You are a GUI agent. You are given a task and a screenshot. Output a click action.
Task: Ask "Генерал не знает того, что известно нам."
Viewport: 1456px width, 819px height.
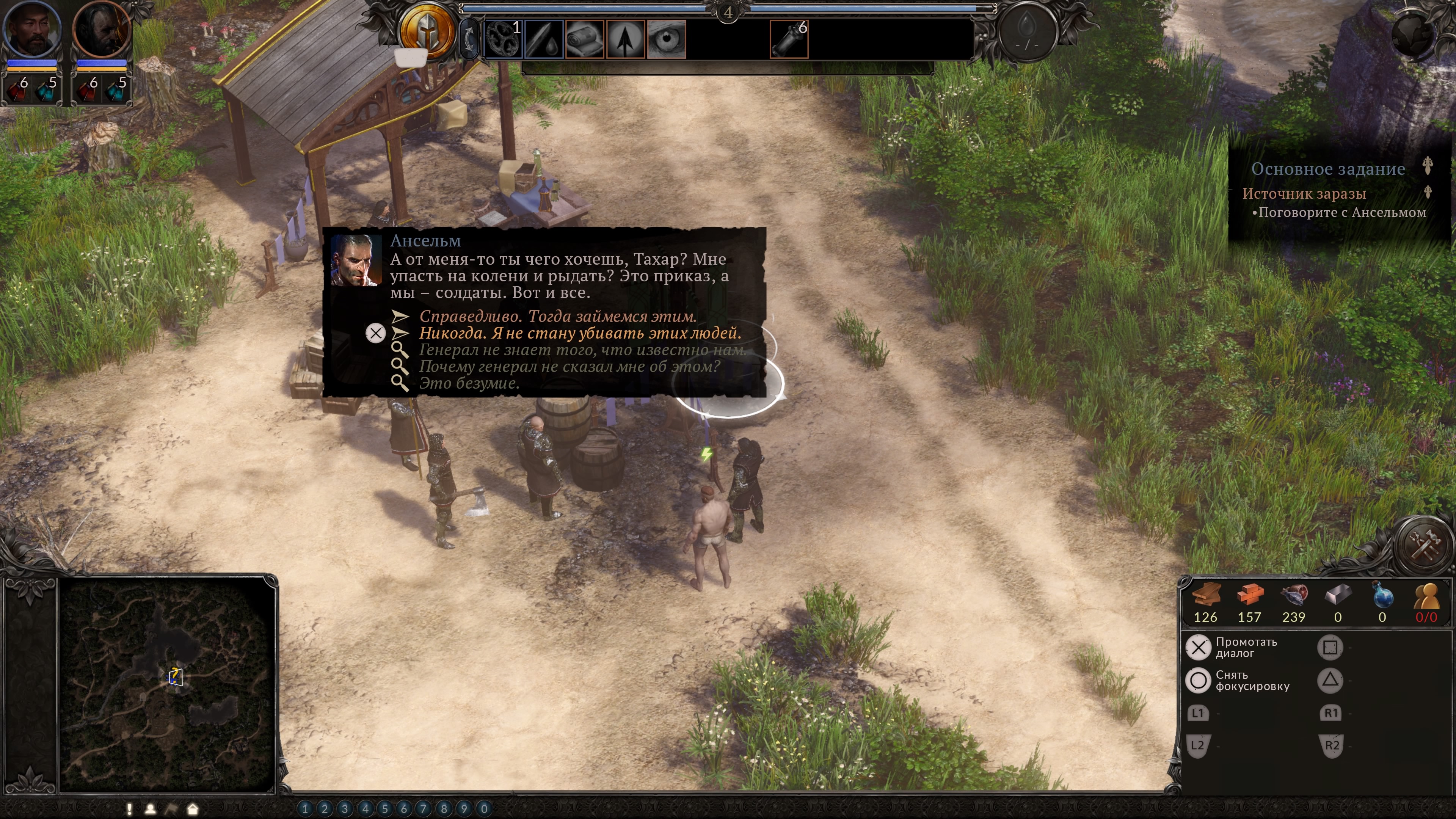(x=582, y=350)
